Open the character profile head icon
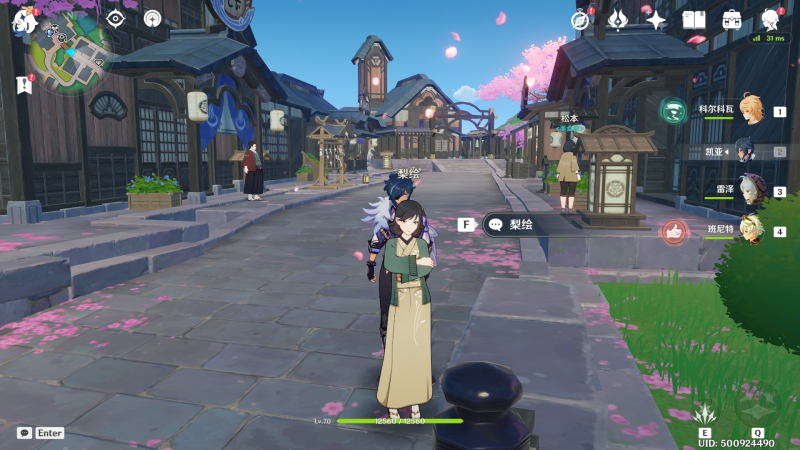This screenshot has height=450, width=800. coord(770,20)
